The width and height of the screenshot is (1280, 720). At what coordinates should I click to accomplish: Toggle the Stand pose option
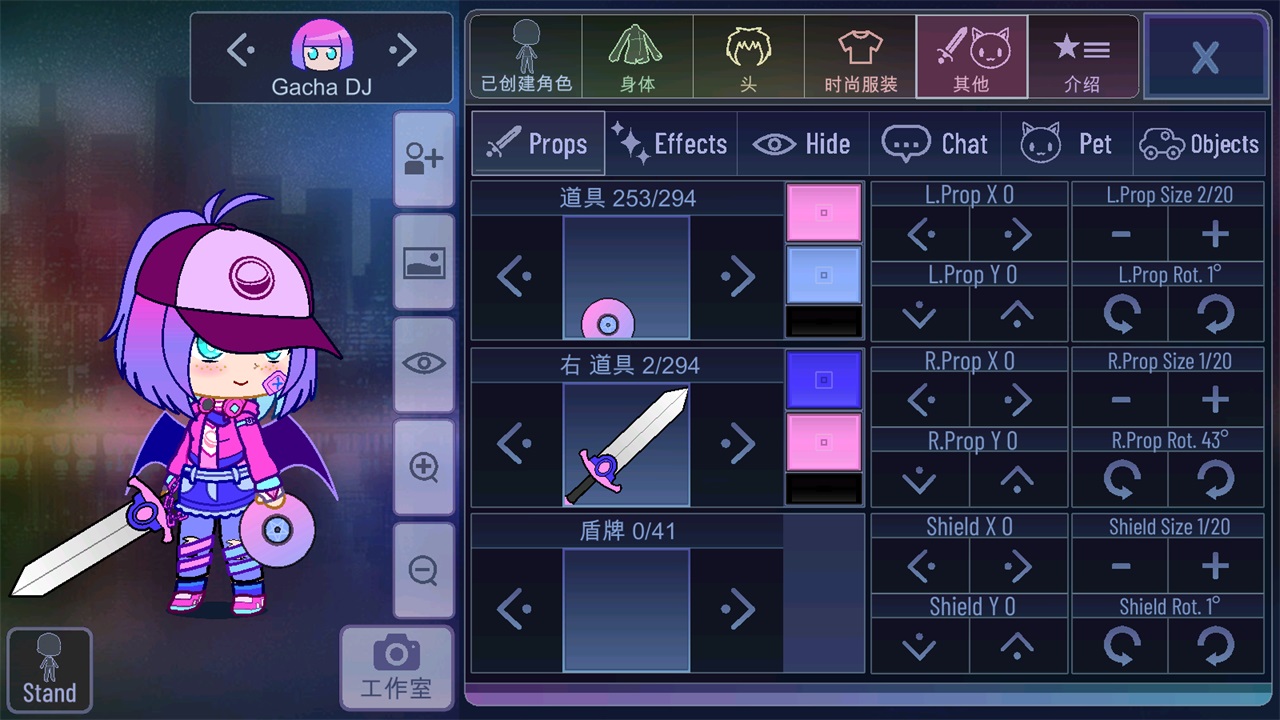(x=48, y=668)
